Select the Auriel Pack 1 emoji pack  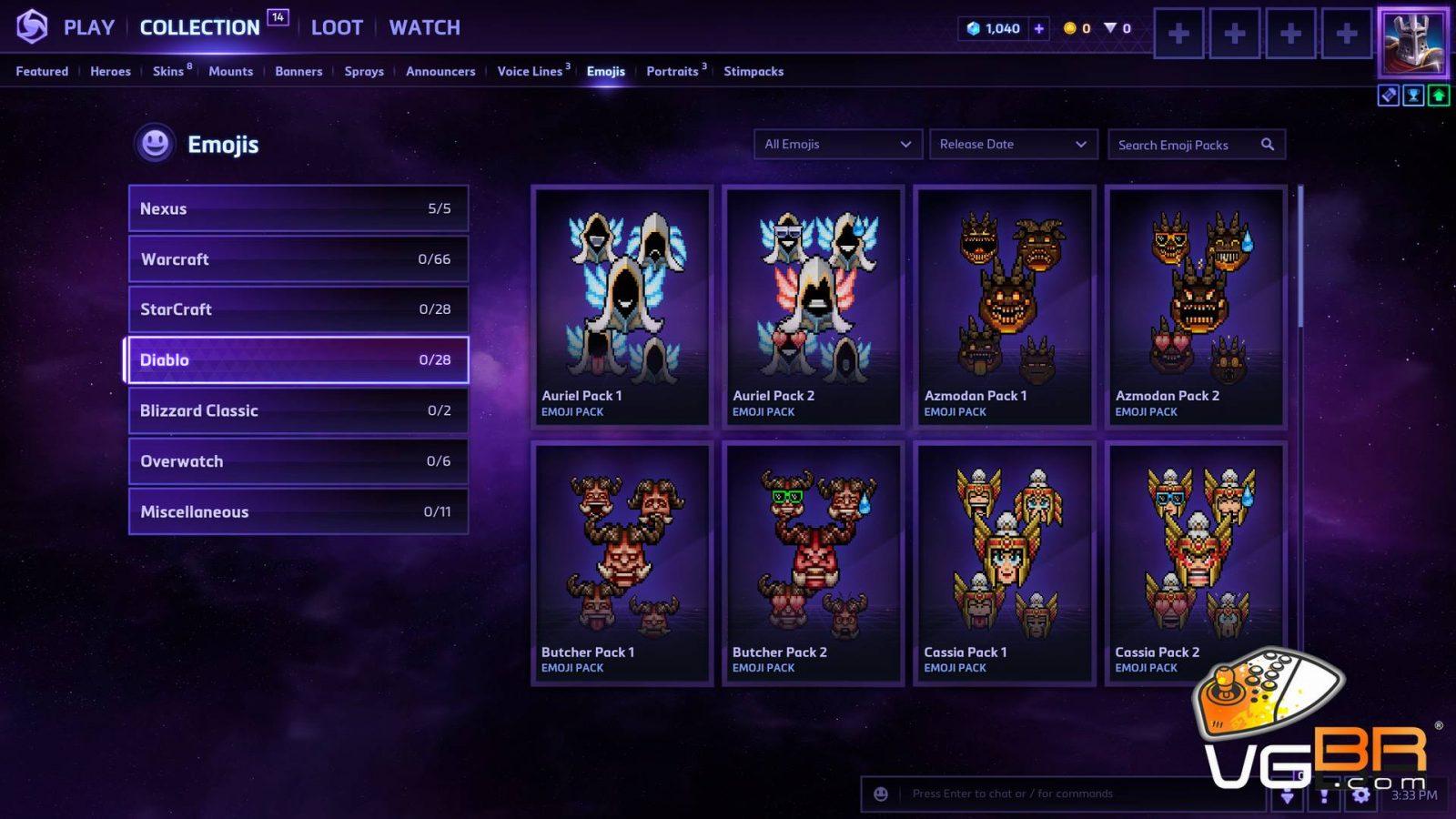[622, 306]
